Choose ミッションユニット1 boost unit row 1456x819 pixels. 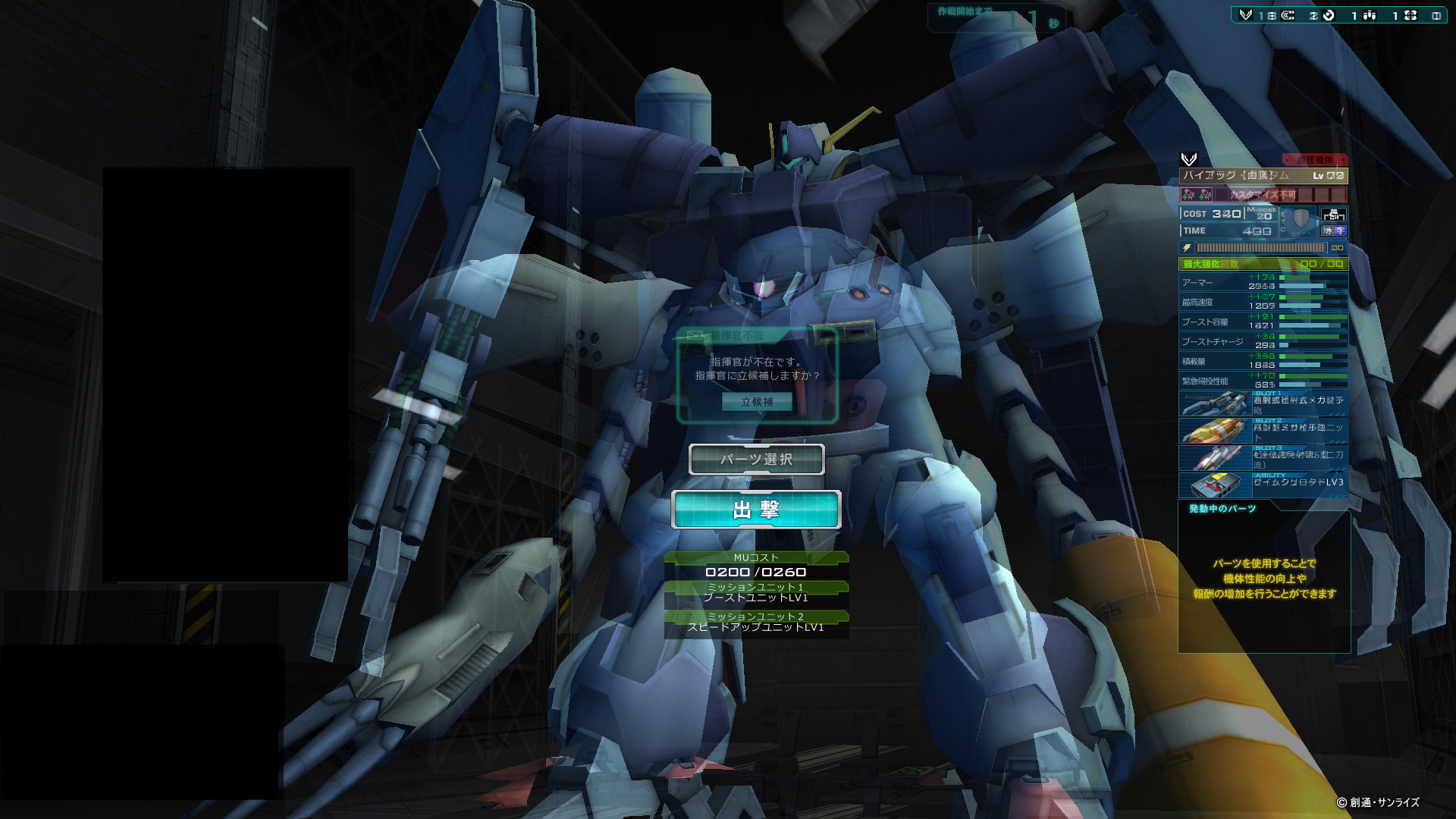(x=756, y=593)
